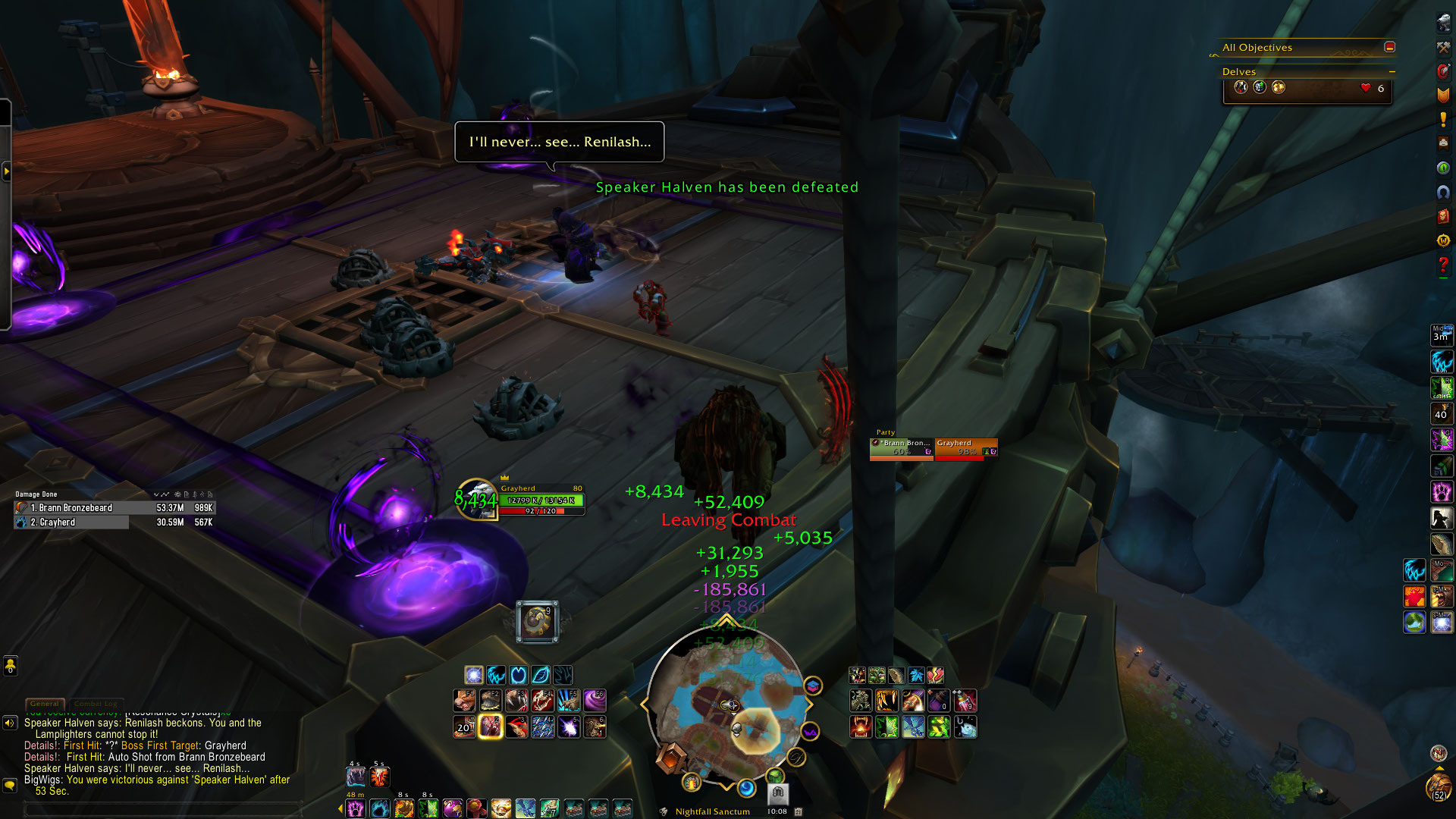The width and height of the screenshot is (1456, 819).
Task: Select the General chat tab
Action: pyautogui.click(x=45, y=704)
